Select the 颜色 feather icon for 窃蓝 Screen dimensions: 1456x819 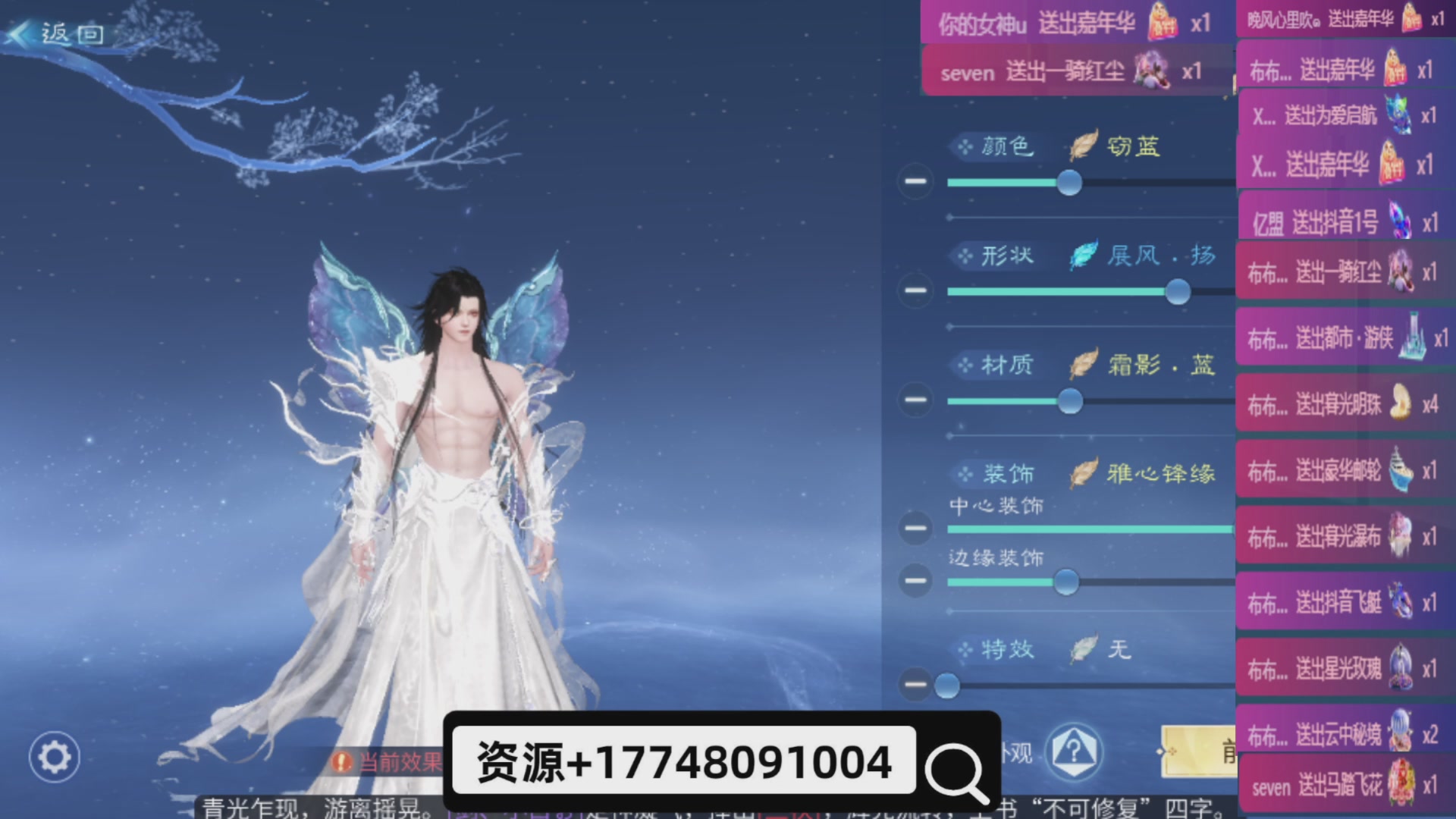(1082, 145)
